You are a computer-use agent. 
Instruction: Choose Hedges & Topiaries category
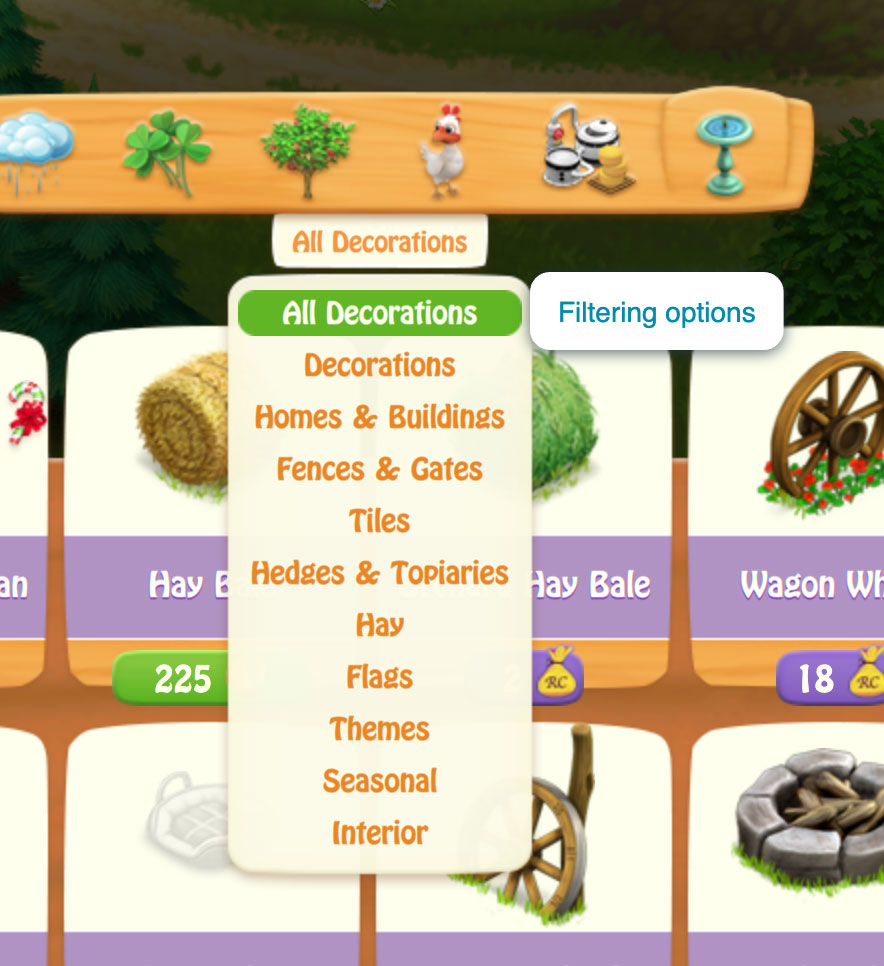380,573
